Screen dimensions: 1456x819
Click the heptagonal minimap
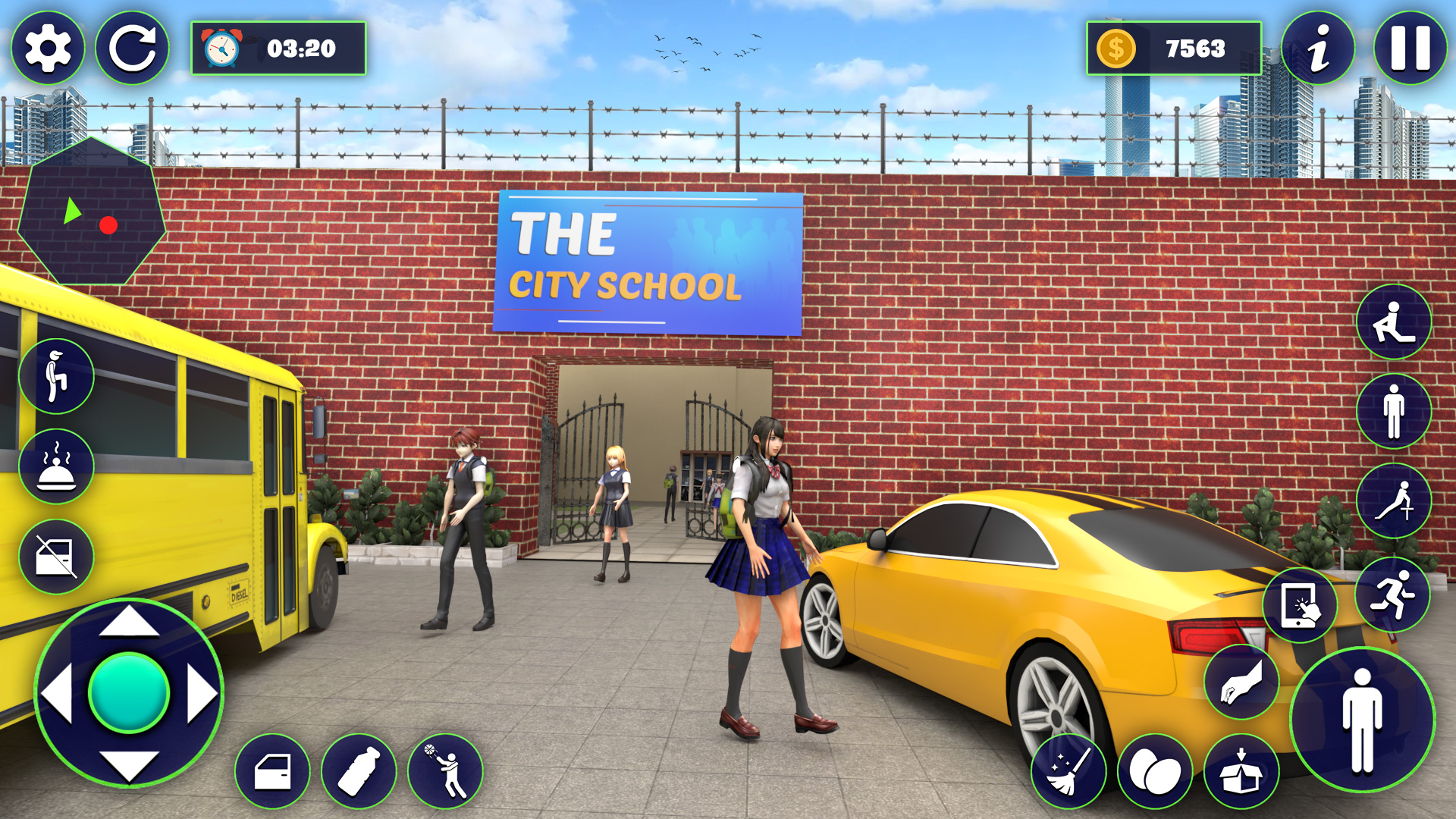click(x=91, y=212)
